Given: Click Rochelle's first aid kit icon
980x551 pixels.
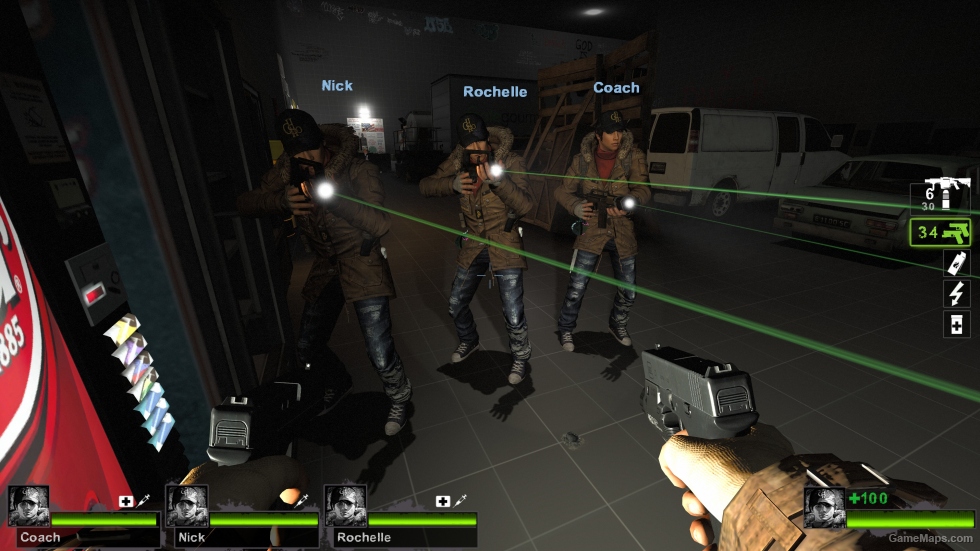Looking at the screenshot, I should coord(443,501).
